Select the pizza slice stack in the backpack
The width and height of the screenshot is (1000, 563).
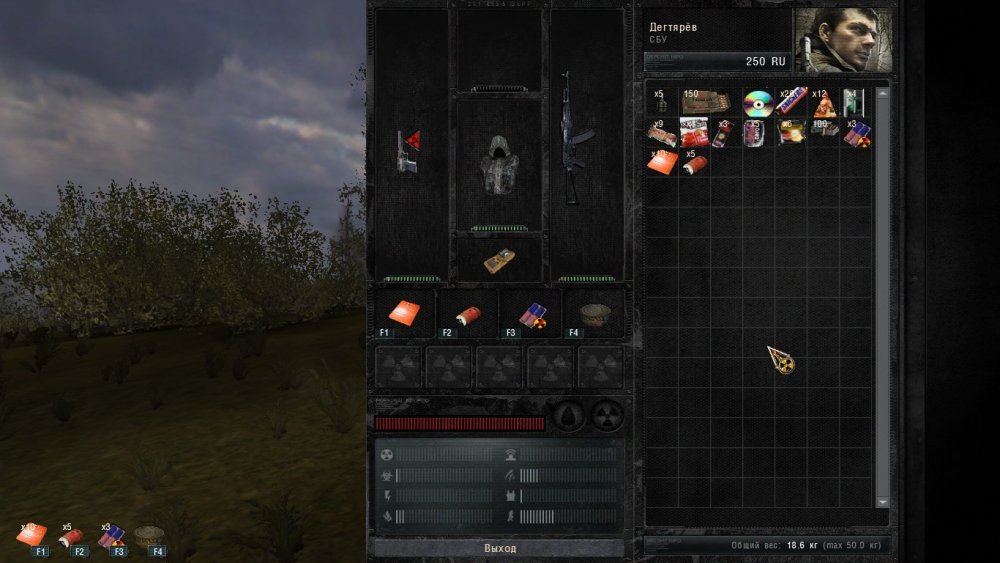click(825, 105)
